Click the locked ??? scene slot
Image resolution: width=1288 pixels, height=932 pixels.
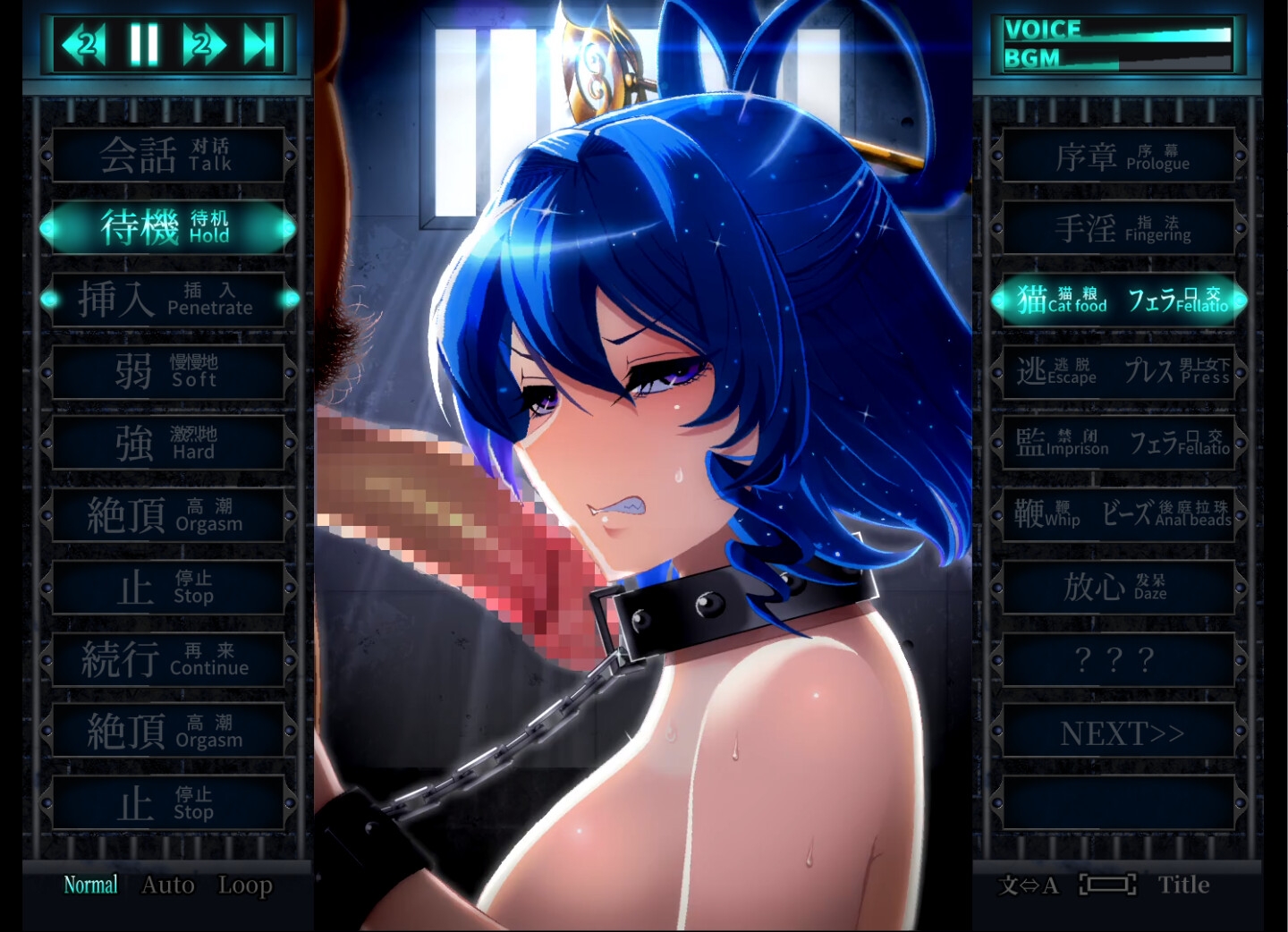click(1119, 660)
